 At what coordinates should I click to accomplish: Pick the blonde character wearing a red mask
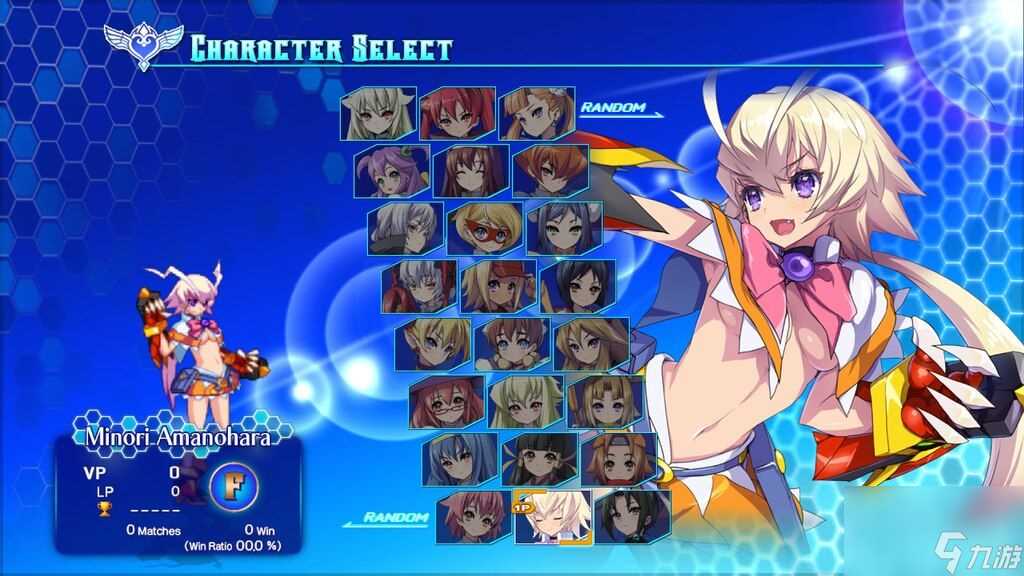485,228
